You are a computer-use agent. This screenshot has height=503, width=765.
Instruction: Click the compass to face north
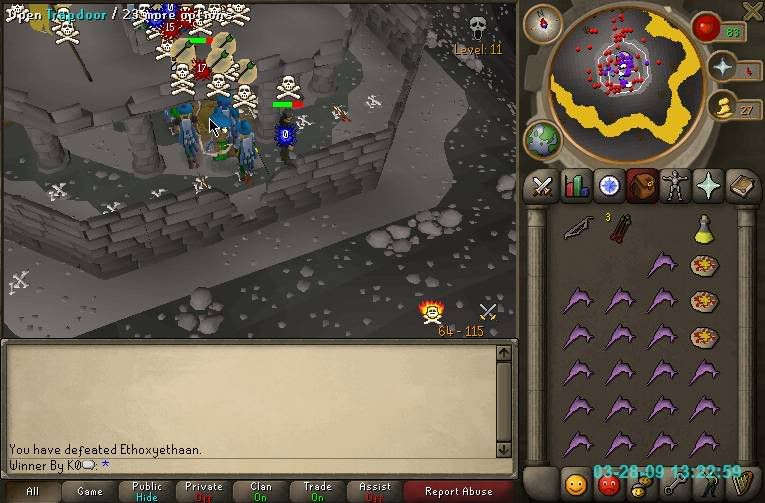(x=543, y=22)
